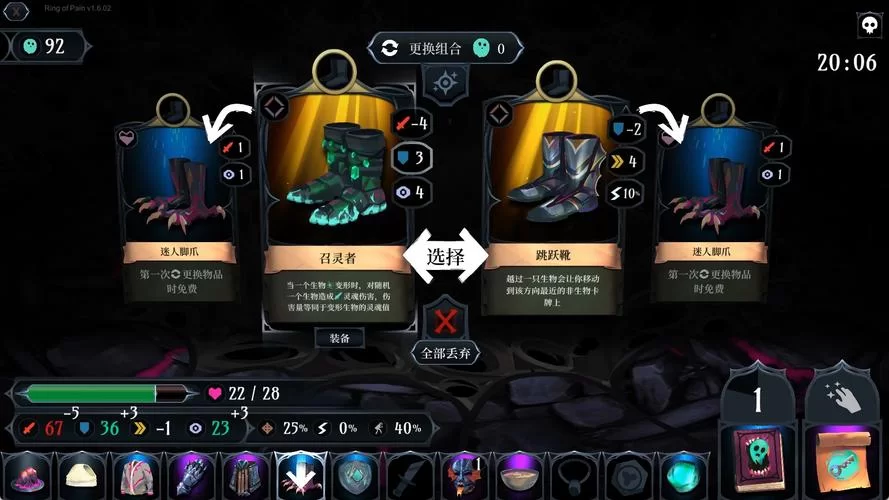889x500 pixels.
Task: Click the target icon below 更换组合
Action: (444, 81)
